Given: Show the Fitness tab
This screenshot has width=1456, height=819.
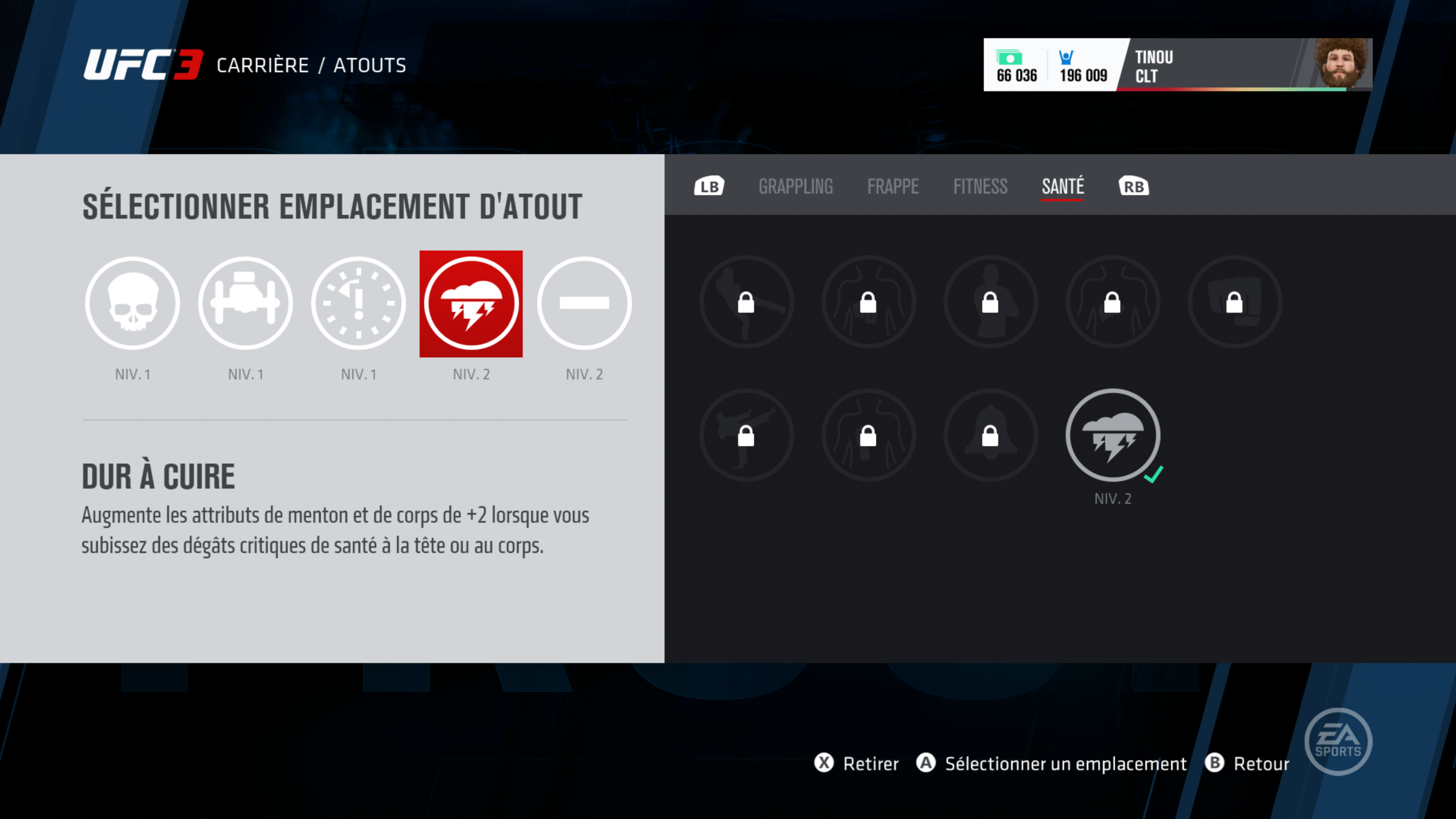Looking at the screenshot, I should tap(980, 187).
